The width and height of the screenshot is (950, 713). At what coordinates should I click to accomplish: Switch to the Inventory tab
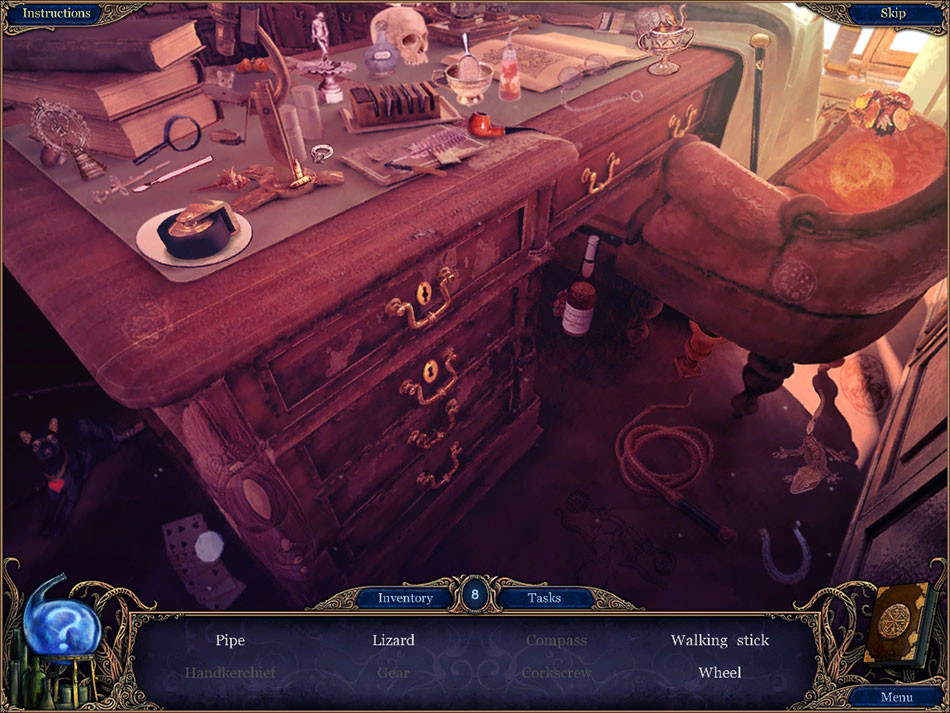[x=405, y=598]
